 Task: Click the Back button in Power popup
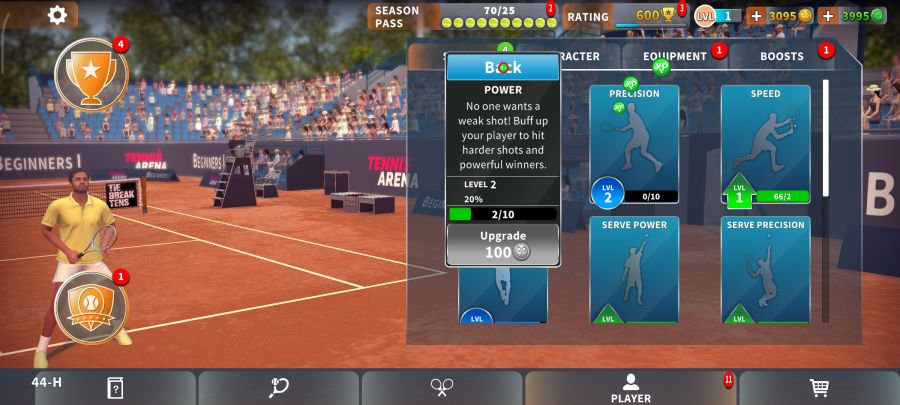(503, 68)
